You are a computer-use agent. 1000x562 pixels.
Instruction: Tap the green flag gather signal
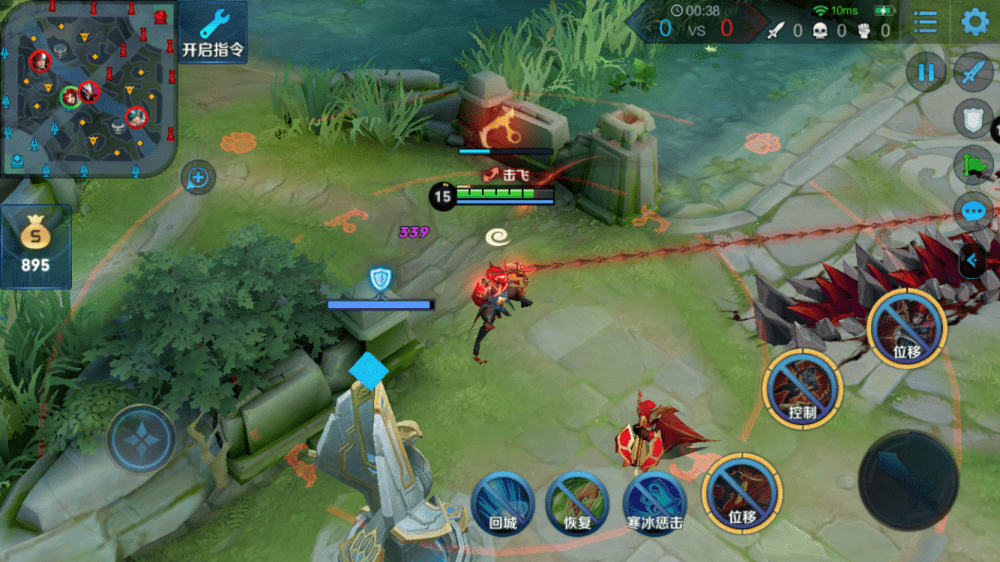[x=973, y=164]
